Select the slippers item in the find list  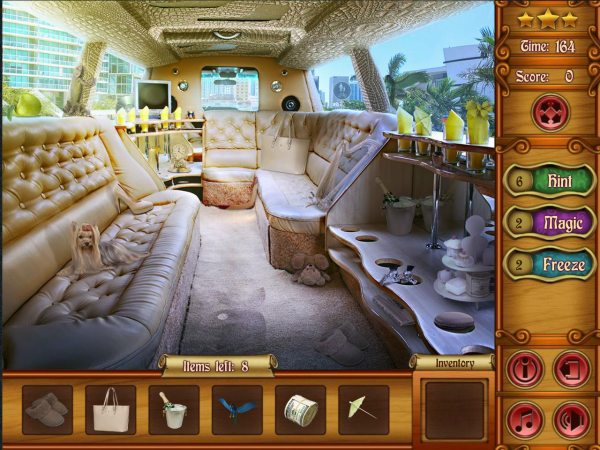(47, 410)
